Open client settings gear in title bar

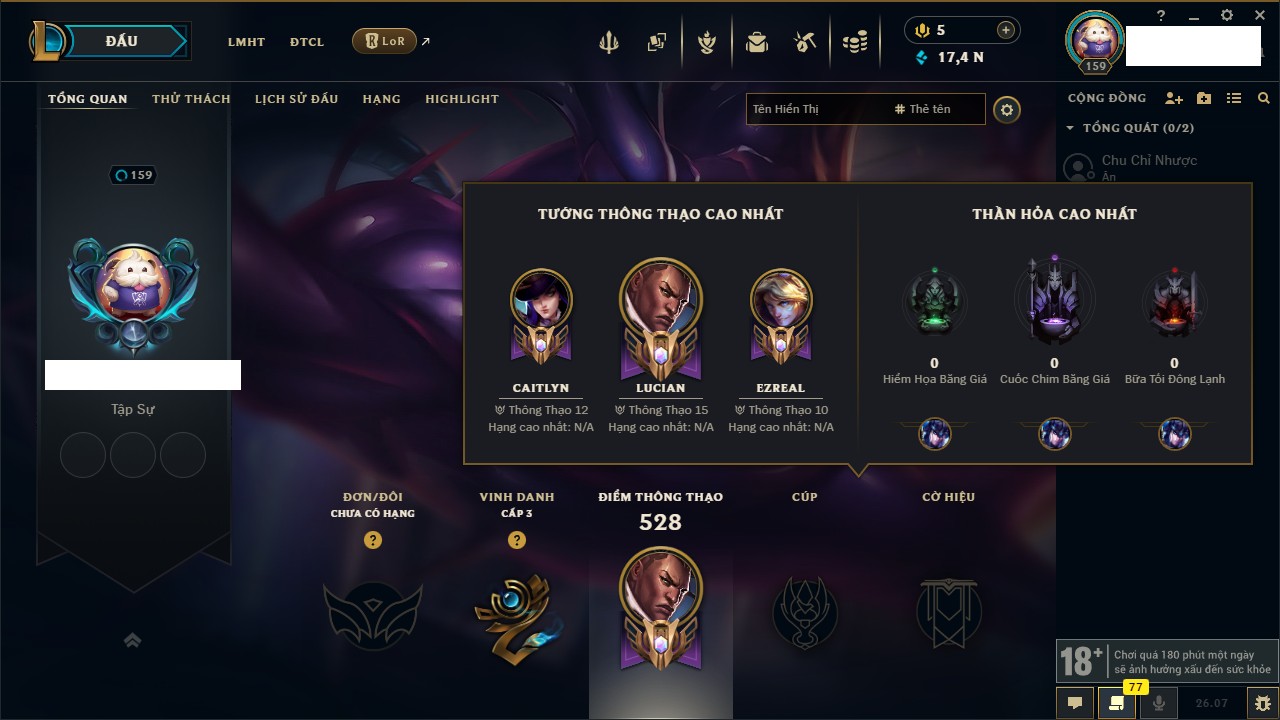point(1227,15)
